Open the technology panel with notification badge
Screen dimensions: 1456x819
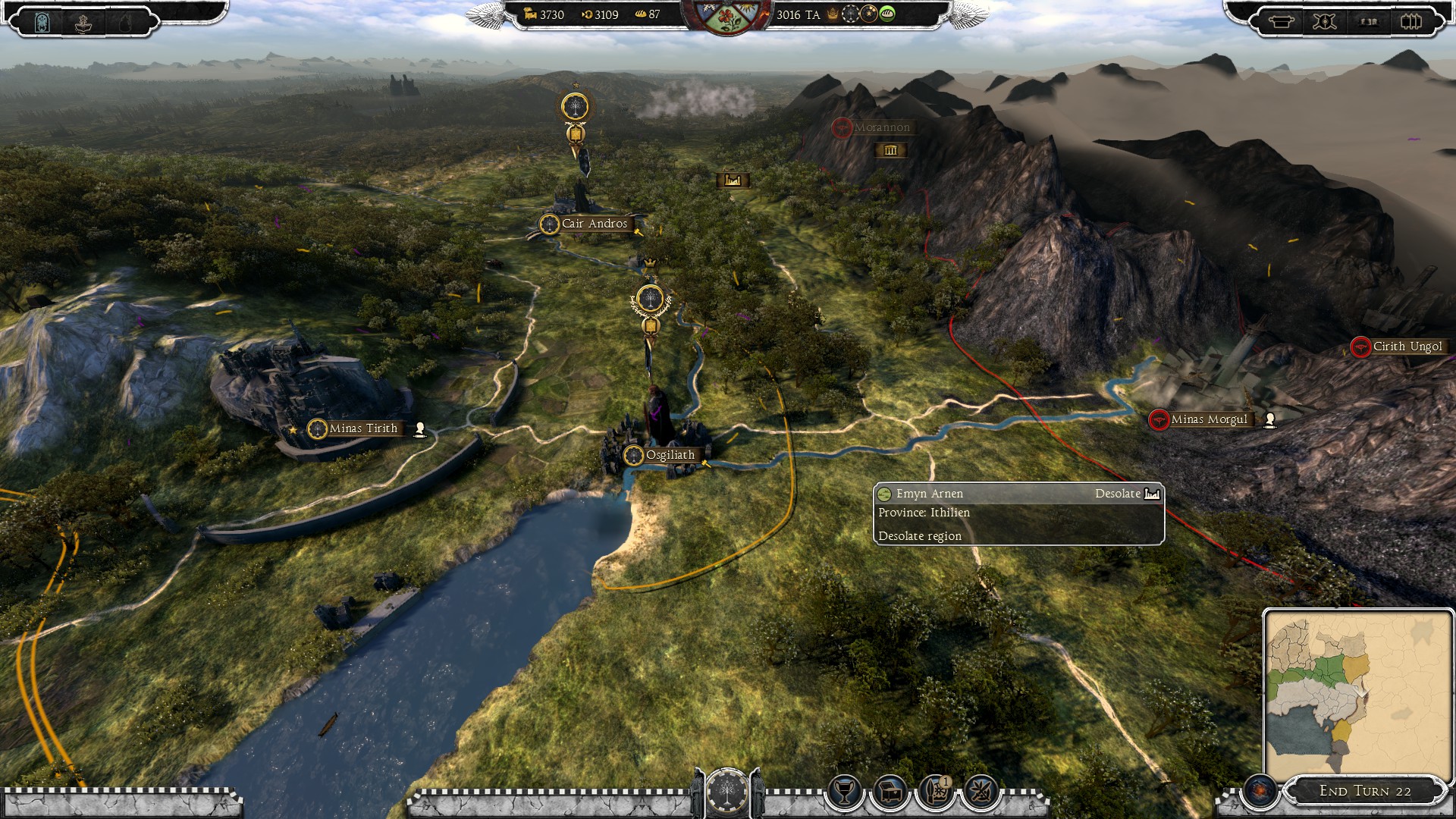[x=935, y=792]
